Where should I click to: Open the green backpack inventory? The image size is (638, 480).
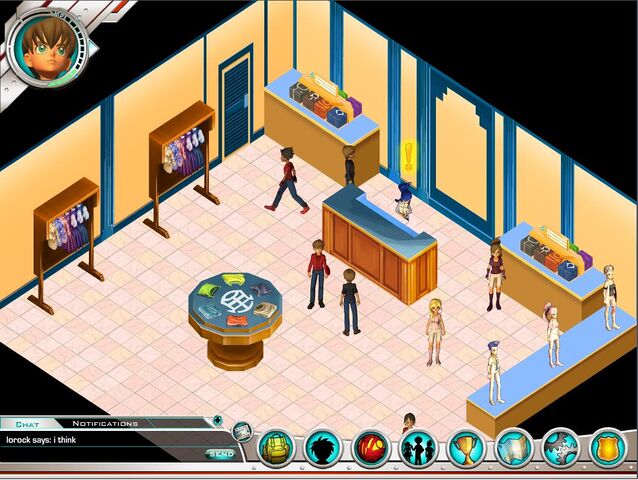coord(277,447)
